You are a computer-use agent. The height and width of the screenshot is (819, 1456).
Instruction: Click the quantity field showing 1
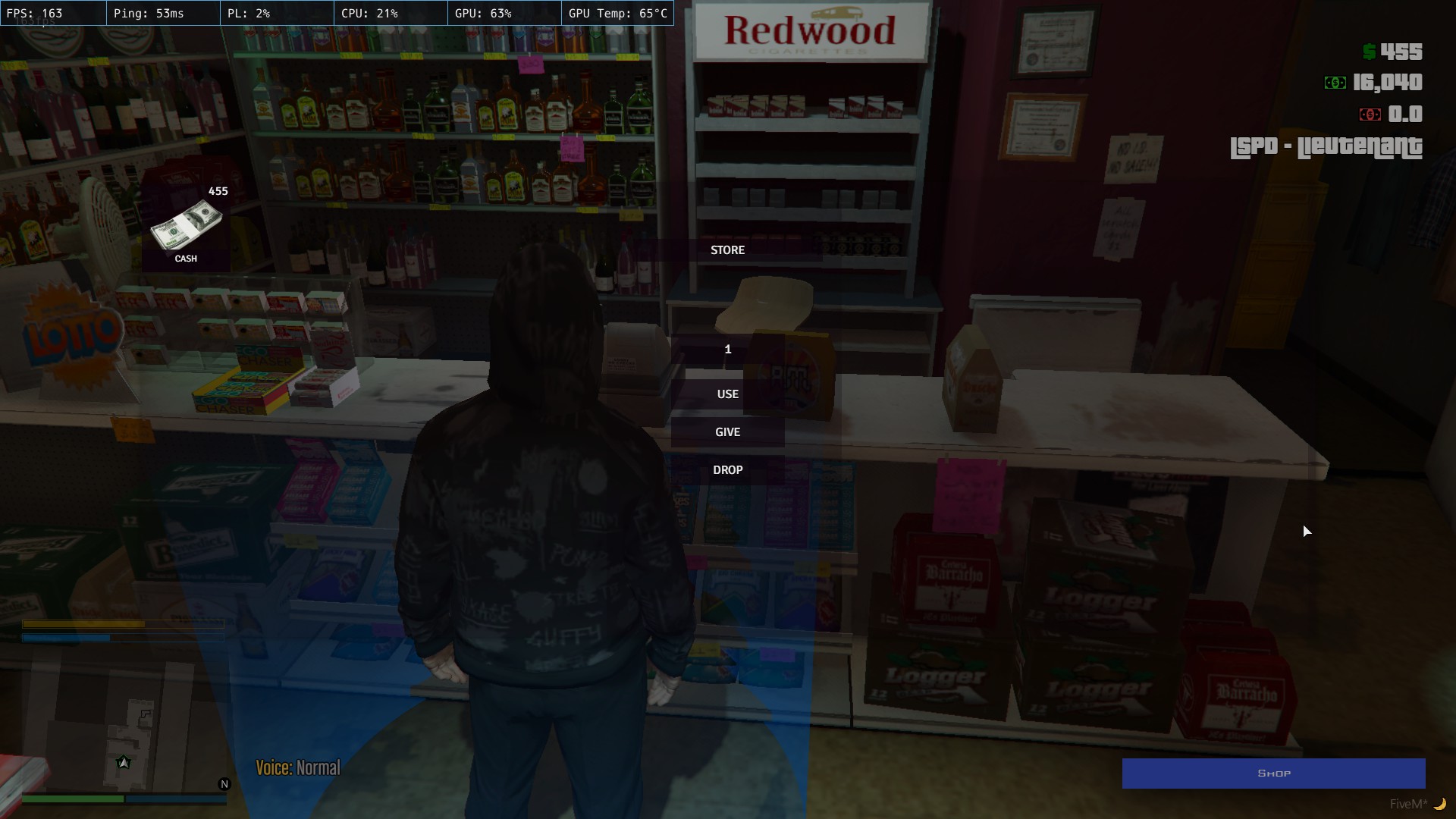pos(727,350)
